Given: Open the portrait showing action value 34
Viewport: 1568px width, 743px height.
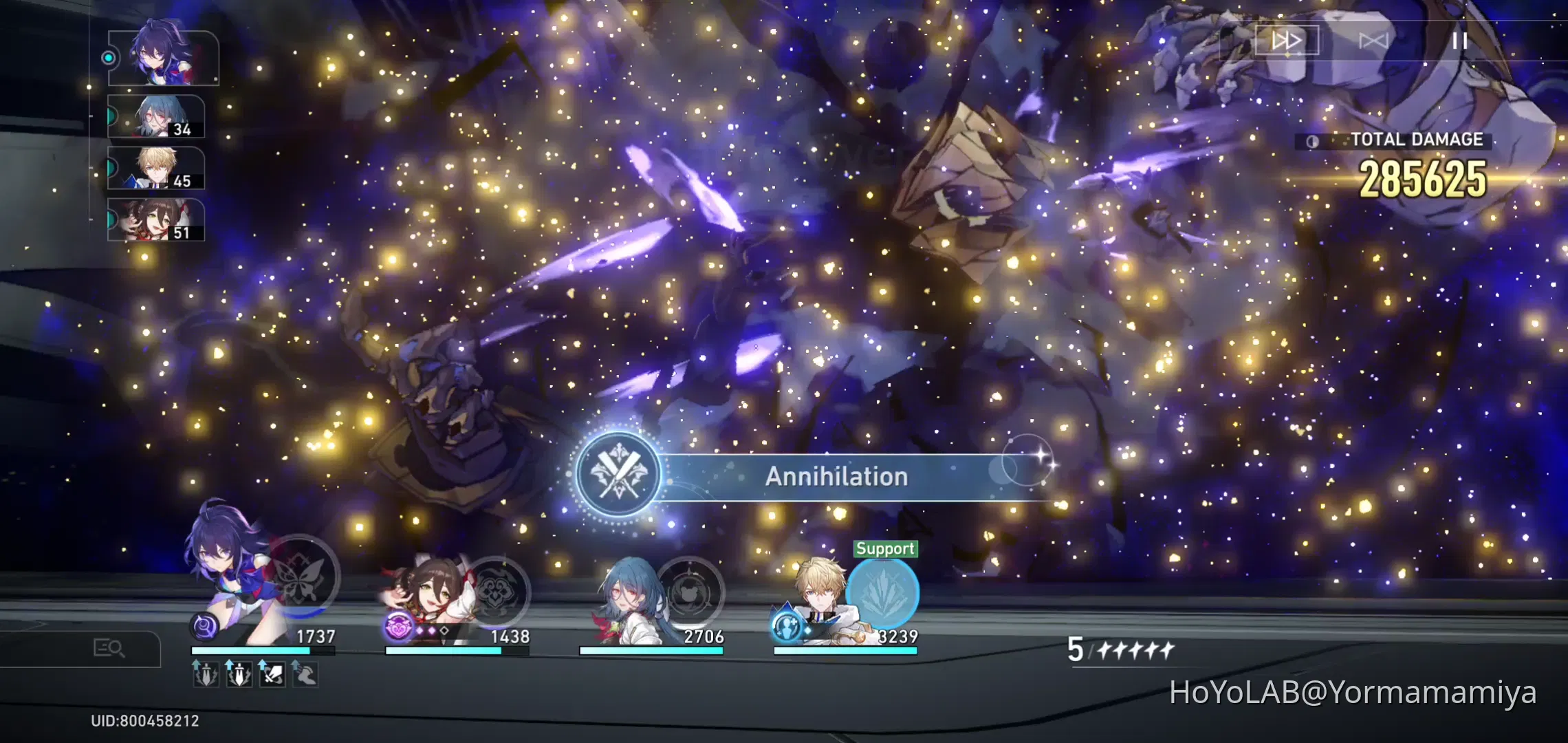Looking at the screenshot, I should pos(157,117).
